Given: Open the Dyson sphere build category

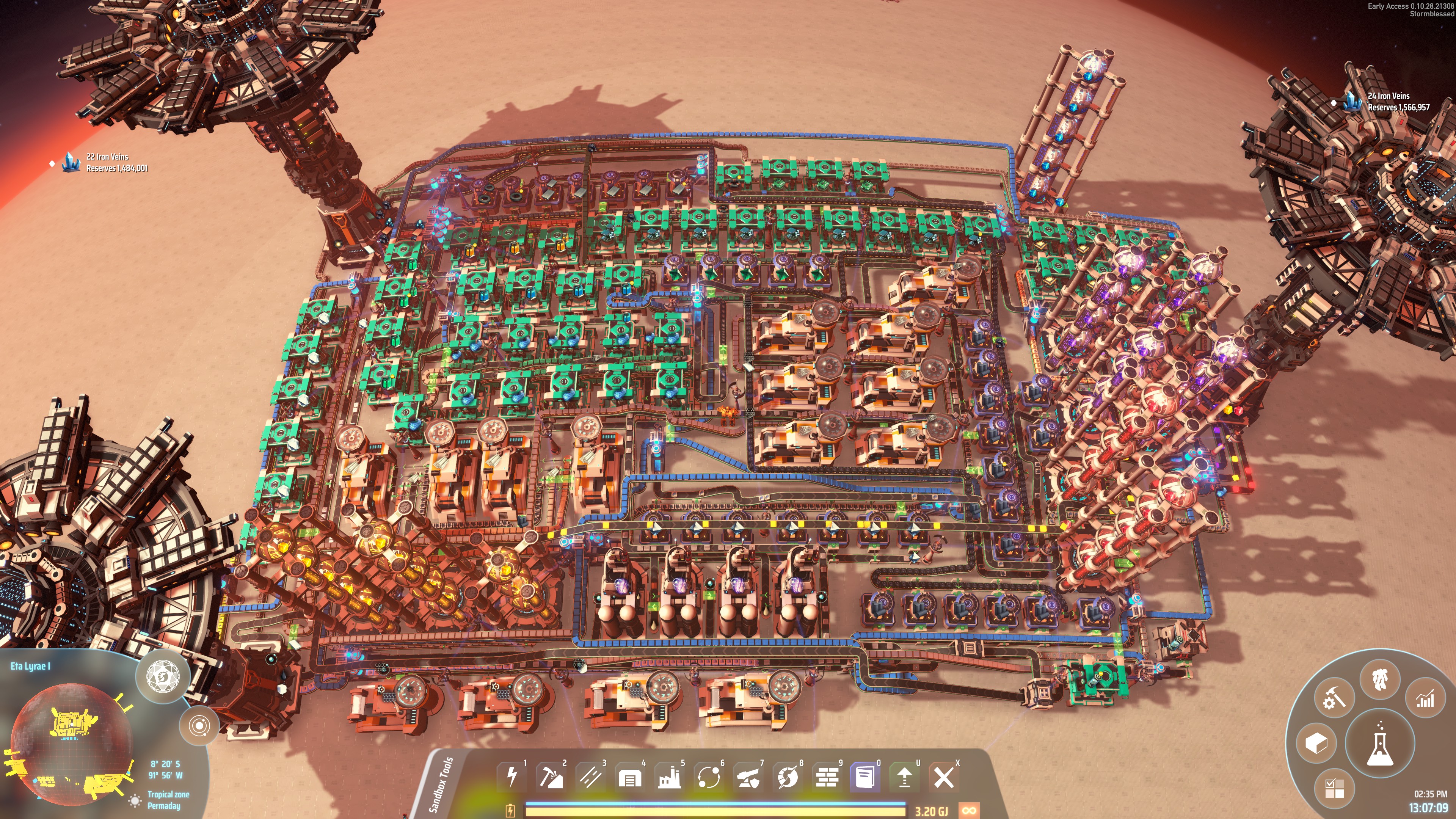Looking at the screenshot, I should coord(788,777).
